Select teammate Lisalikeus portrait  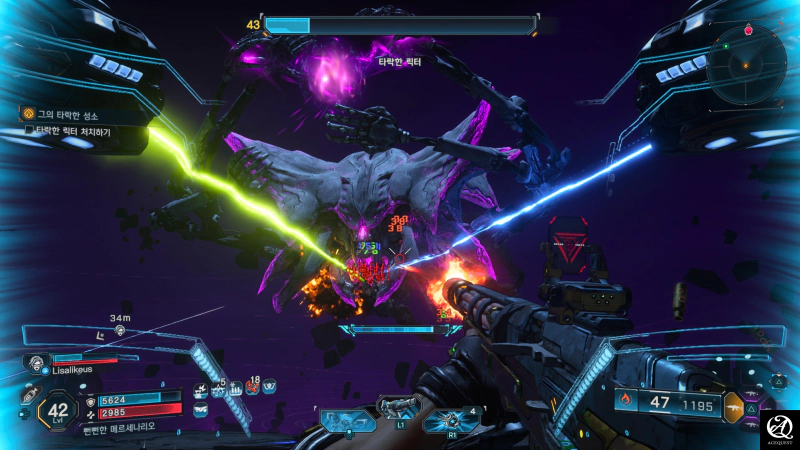[37, 362]
